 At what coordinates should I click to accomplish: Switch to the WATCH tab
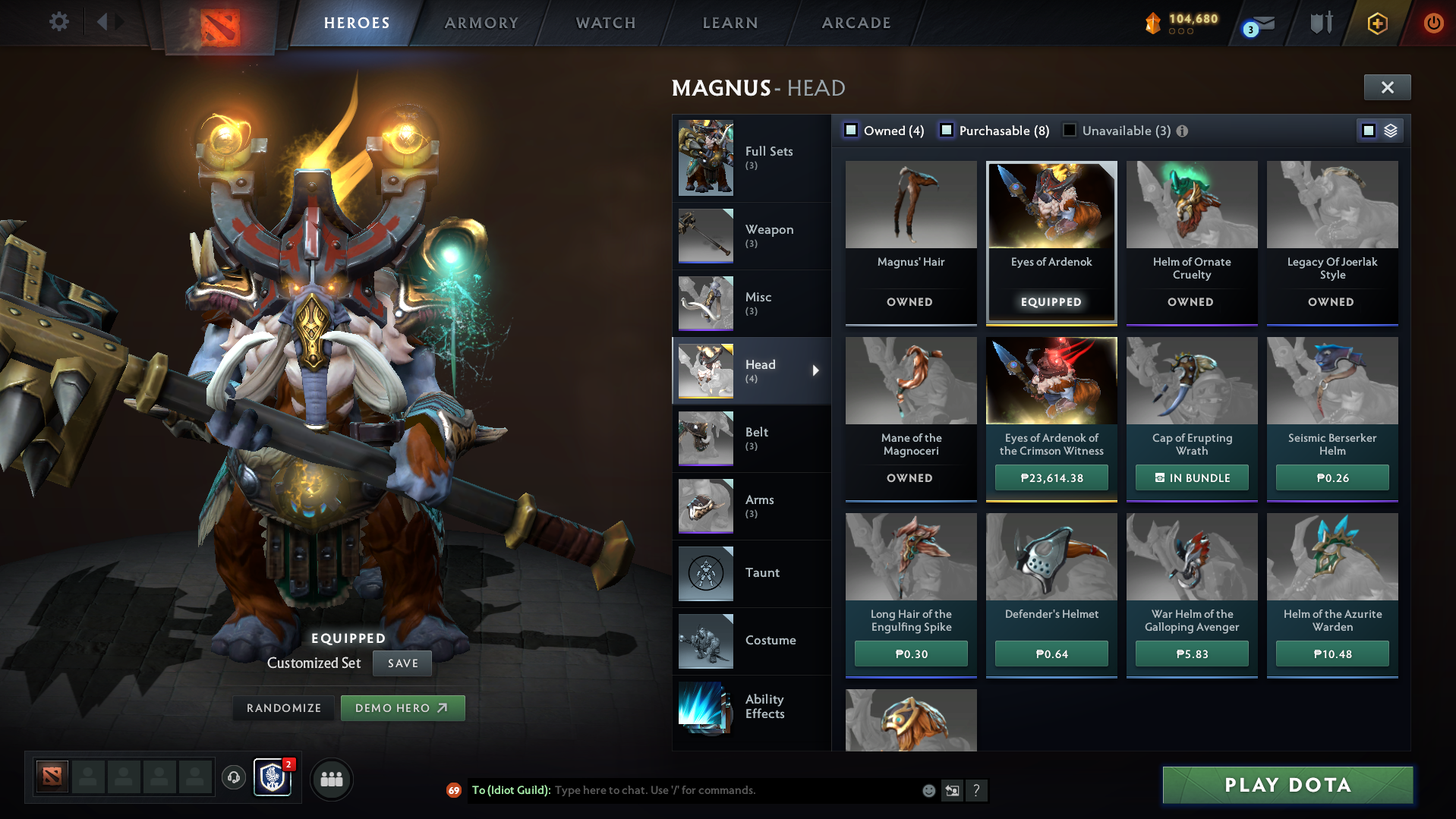(x=605, y=23)
